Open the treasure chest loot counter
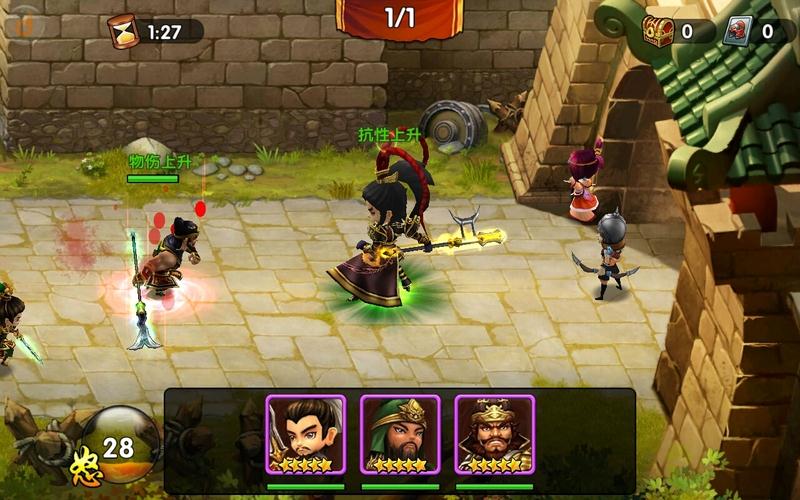Image resolution: width=800 pixels, height=500 pixels. pos(658,31)
